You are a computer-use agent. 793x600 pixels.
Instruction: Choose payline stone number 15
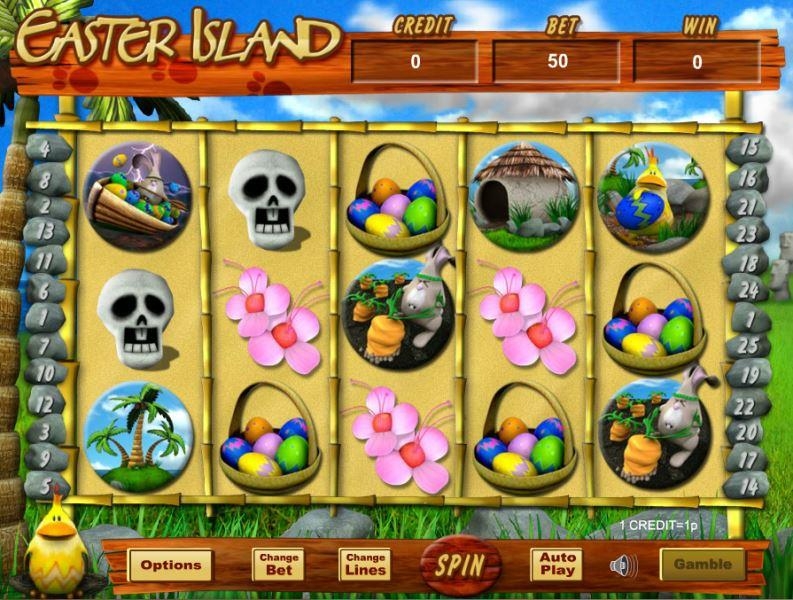pos(750,148)
